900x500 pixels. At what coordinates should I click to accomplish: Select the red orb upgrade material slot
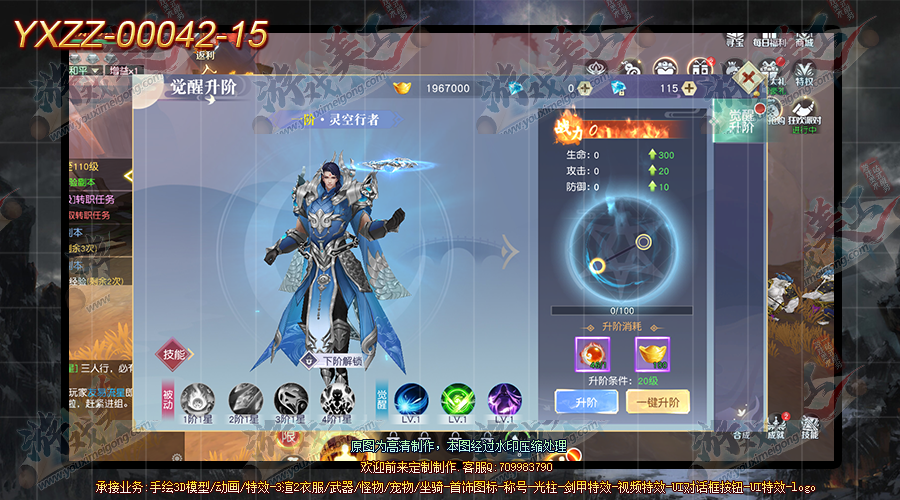click(x=591, y=353)
